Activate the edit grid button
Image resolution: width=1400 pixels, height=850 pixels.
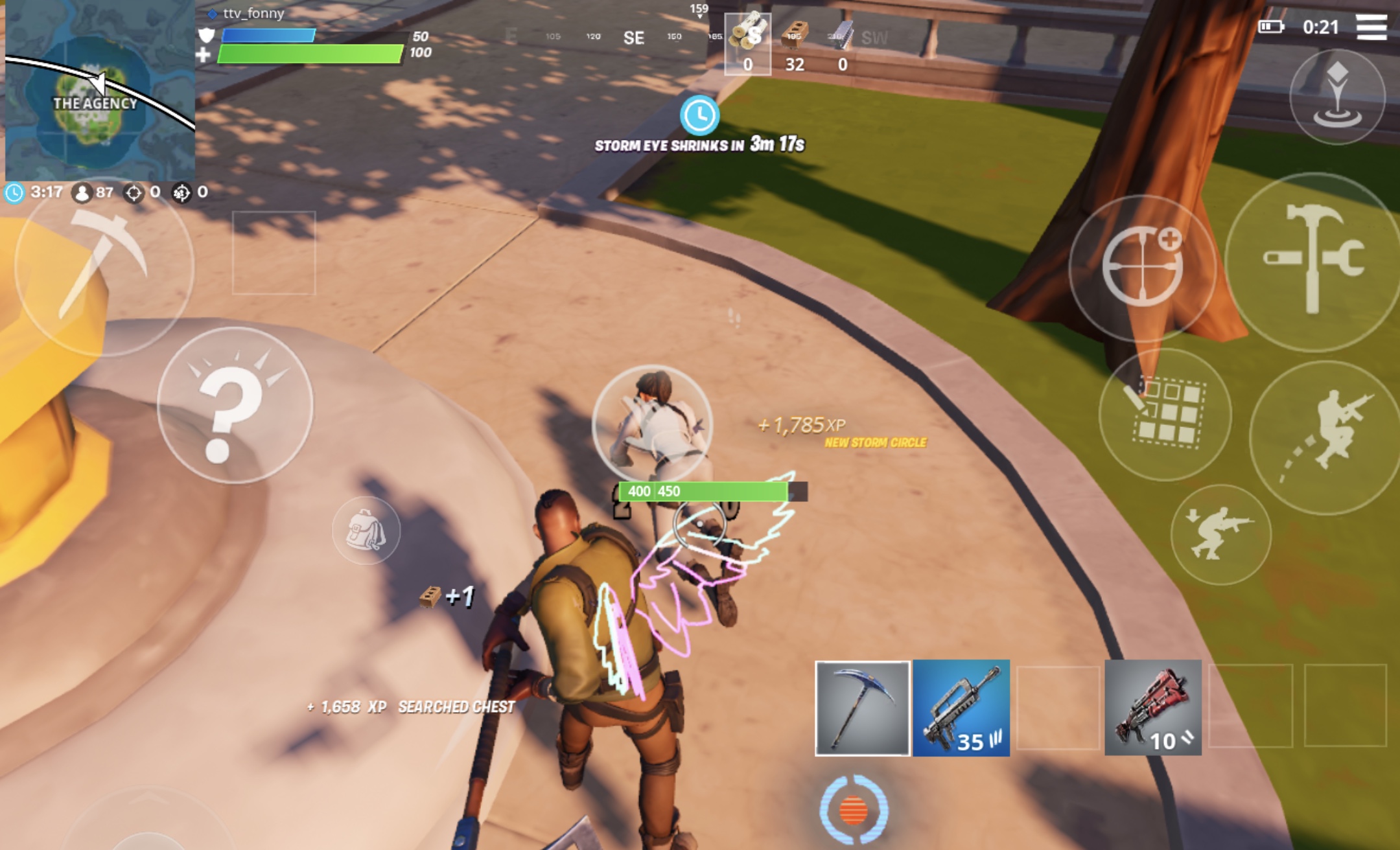pyautogui.click(x=1165, y=415)
